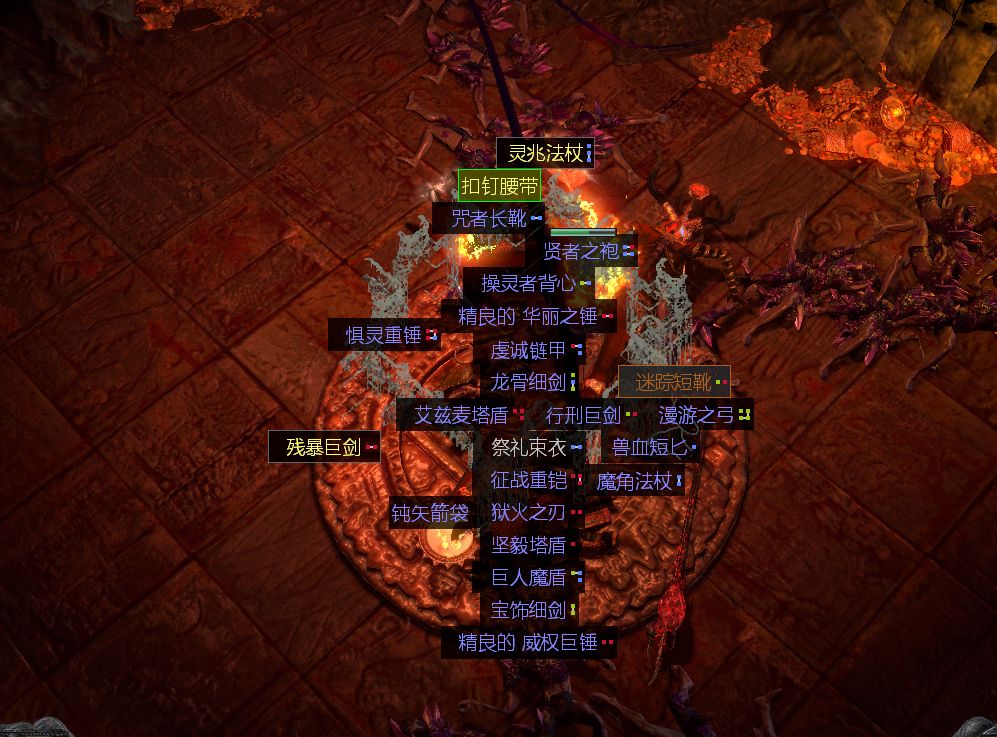Pick up 精良的 华丽之锤
Viewport: 997px width, 737px height.
pyautogui.click(x=528, y=316)
